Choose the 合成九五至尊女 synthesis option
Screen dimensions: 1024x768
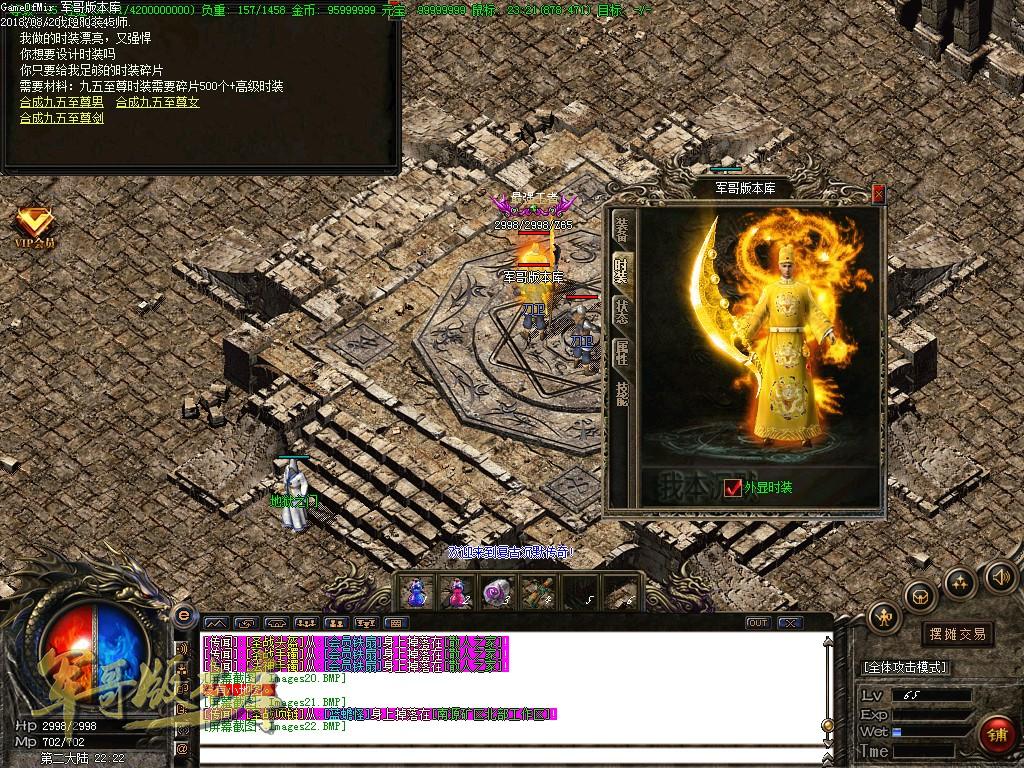(x=157, y=102)
